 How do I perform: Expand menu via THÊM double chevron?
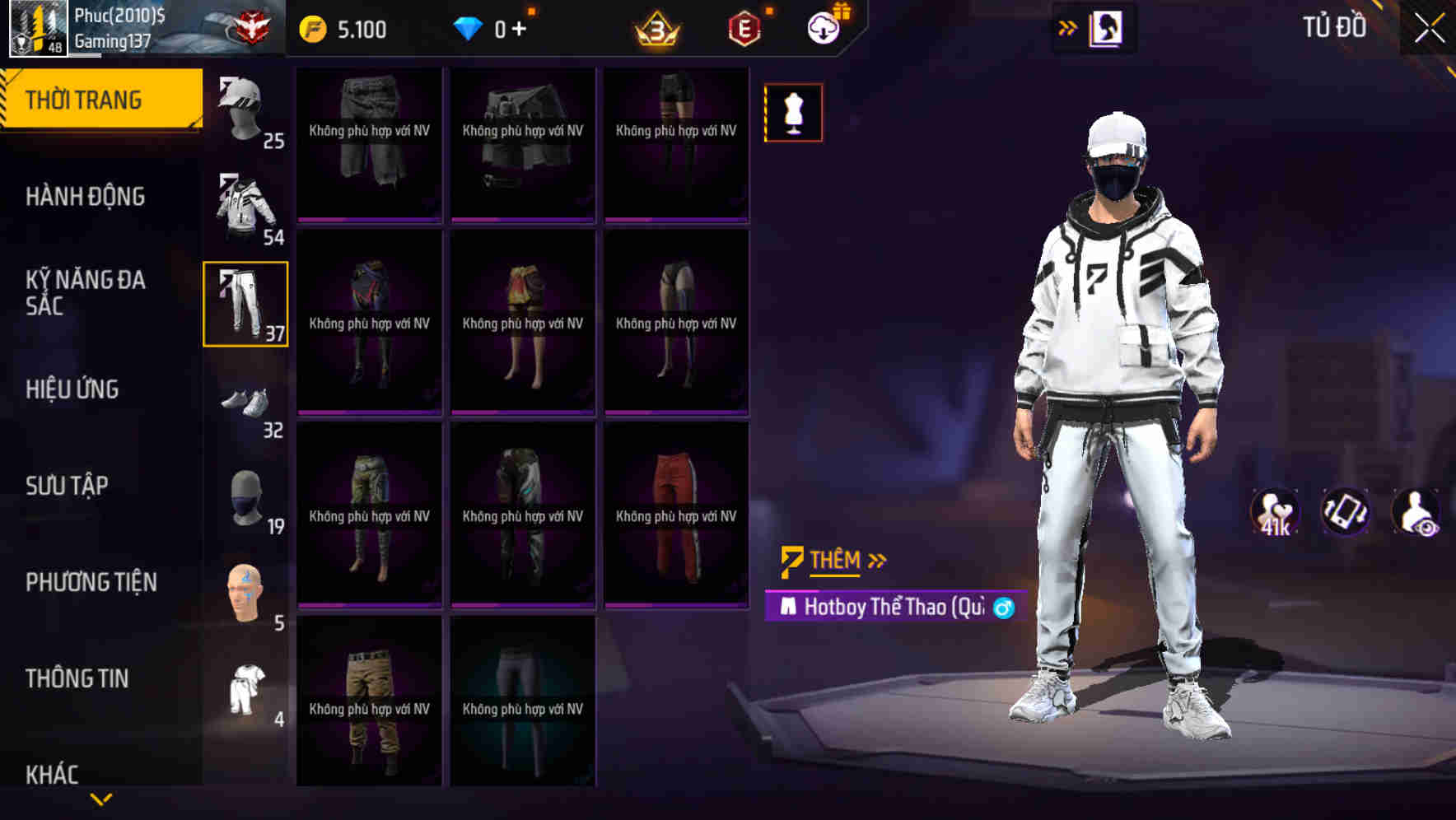(x=875, y=561)
